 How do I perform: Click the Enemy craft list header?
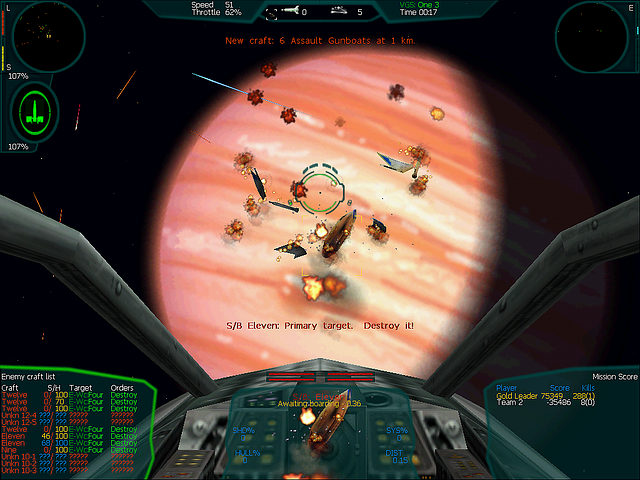(x=31, y=377)
